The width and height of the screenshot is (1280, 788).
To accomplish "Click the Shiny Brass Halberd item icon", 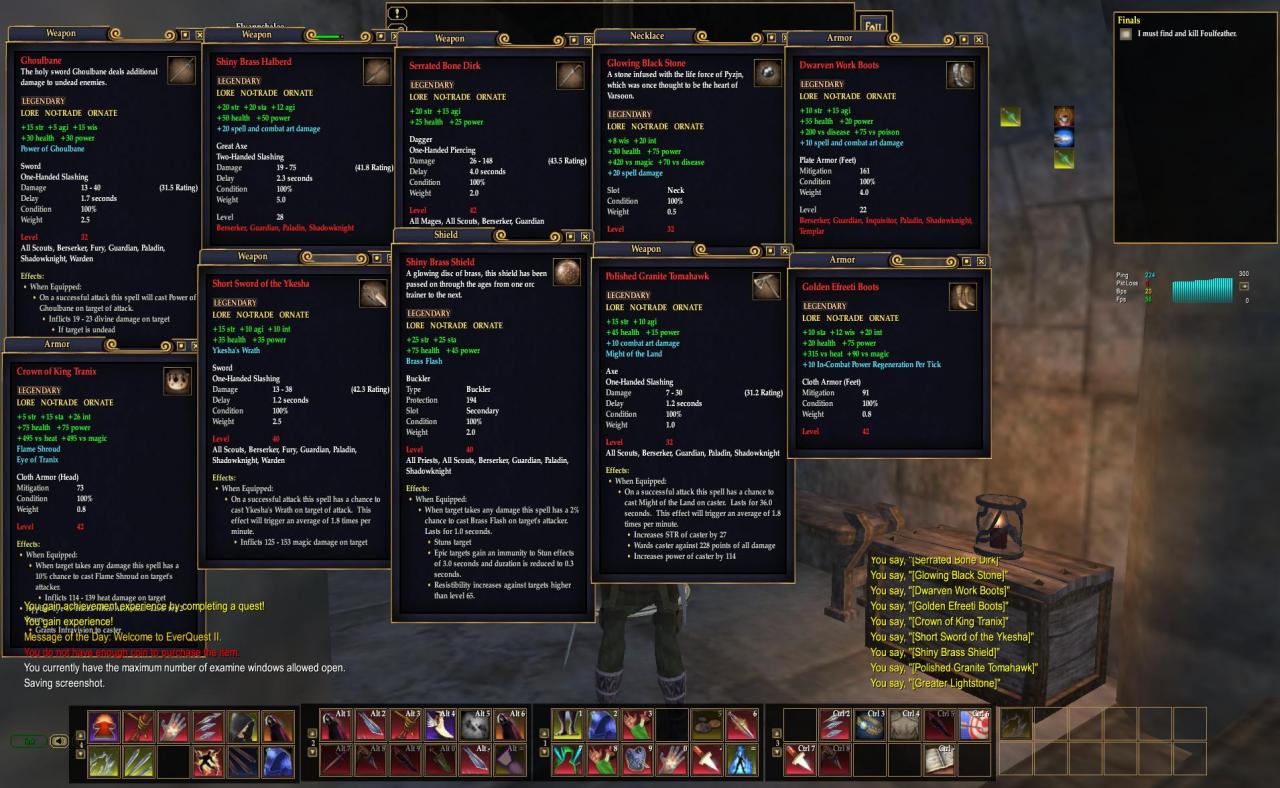I will [377, 72].
